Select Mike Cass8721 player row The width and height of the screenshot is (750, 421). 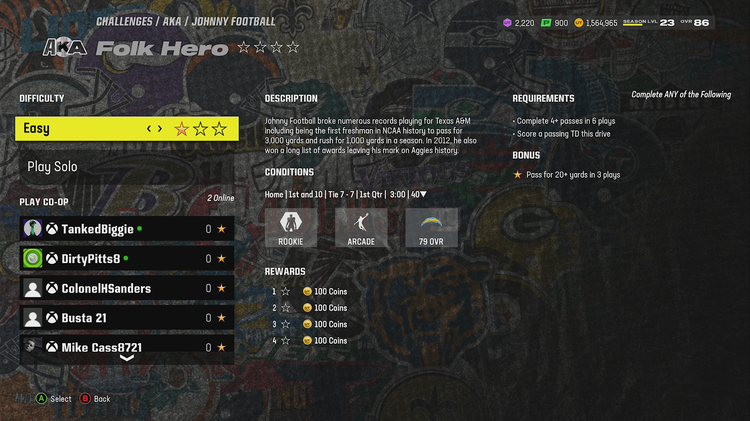[x=127, y=347]
